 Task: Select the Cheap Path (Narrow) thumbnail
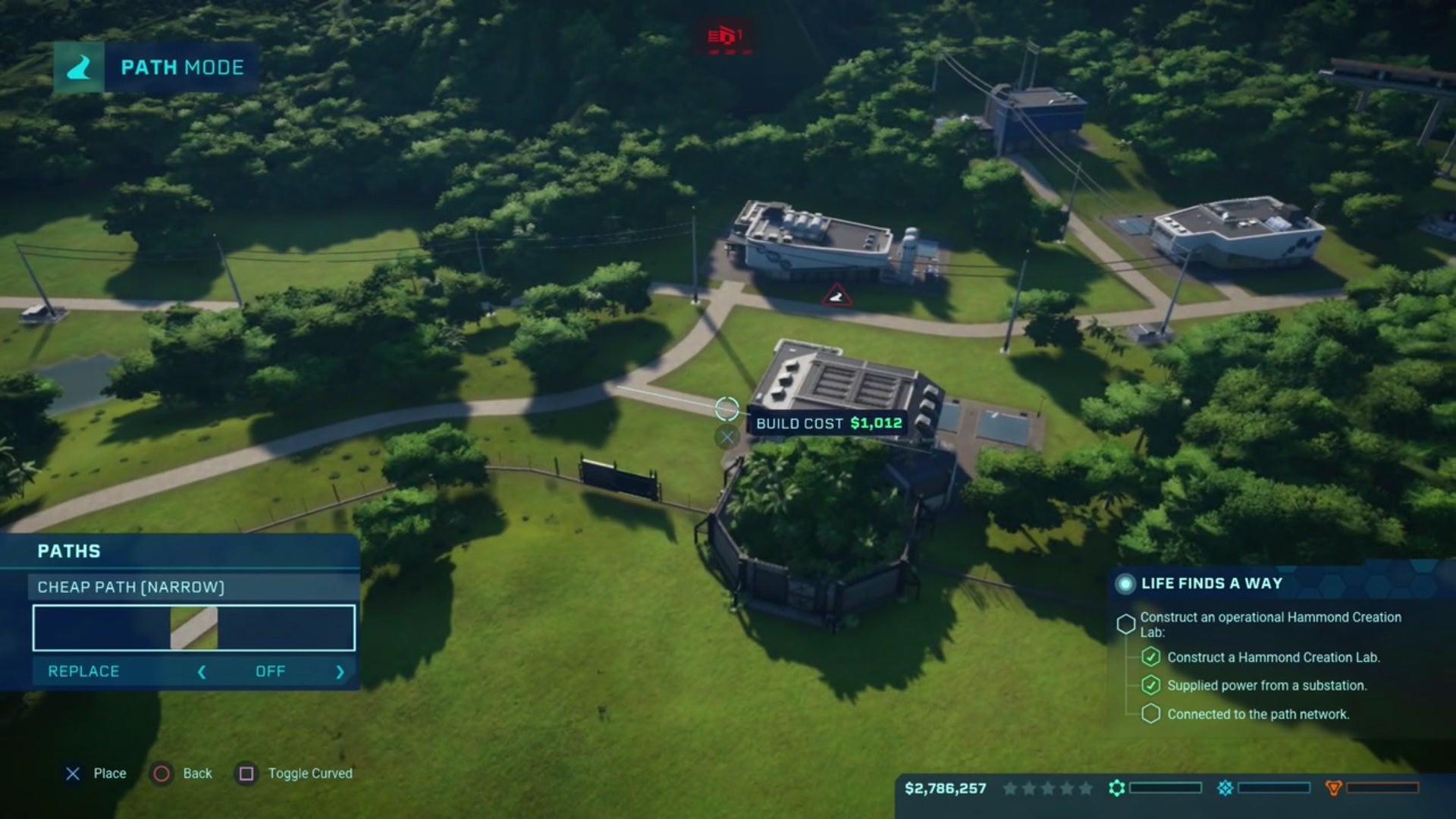click(x=193, y=628)
